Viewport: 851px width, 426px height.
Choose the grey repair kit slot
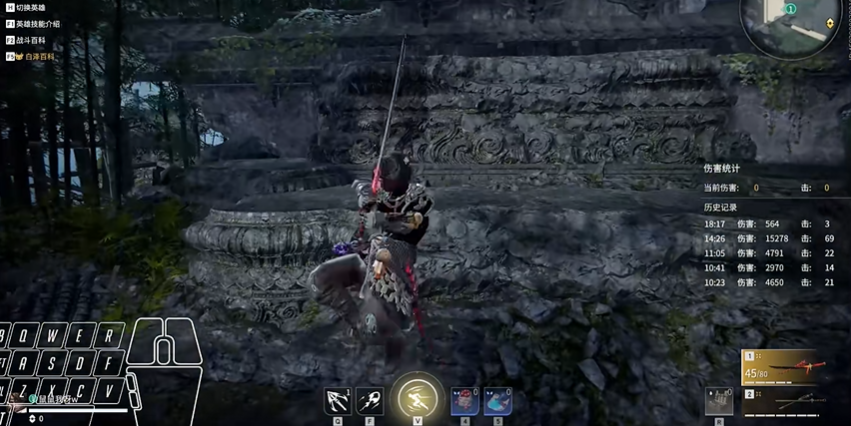[719, 400]
